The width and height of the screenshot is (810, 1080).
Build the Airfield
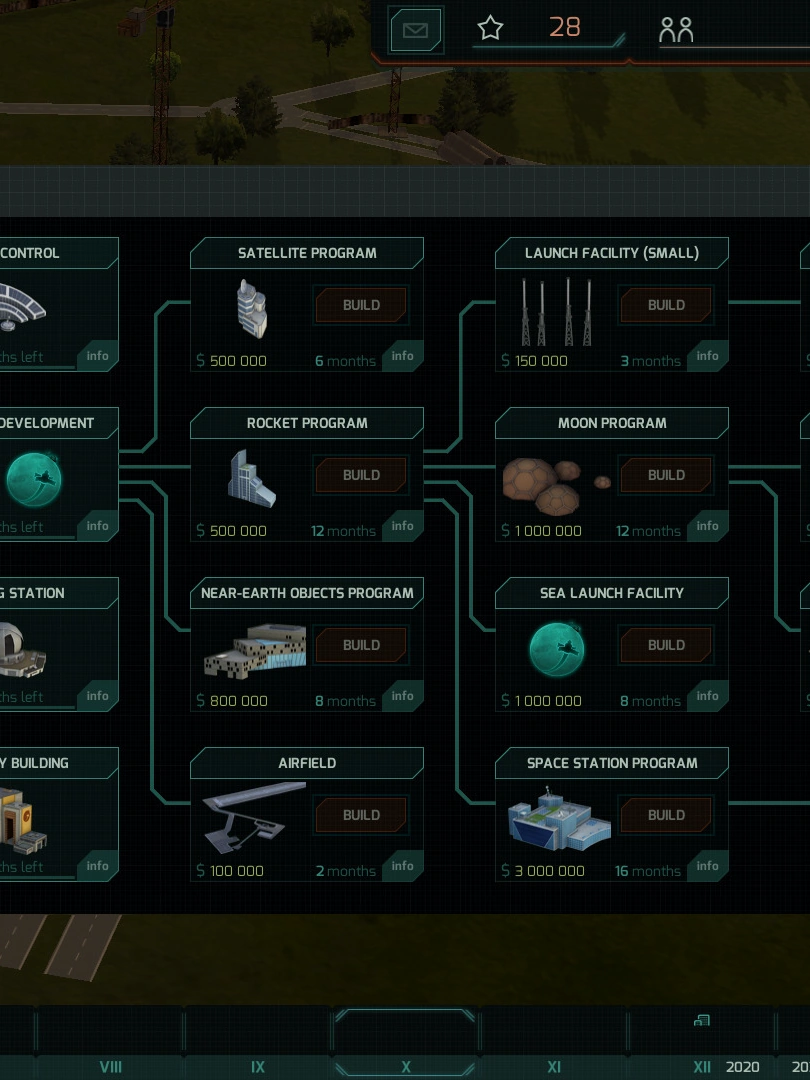(x=361, y=815)
